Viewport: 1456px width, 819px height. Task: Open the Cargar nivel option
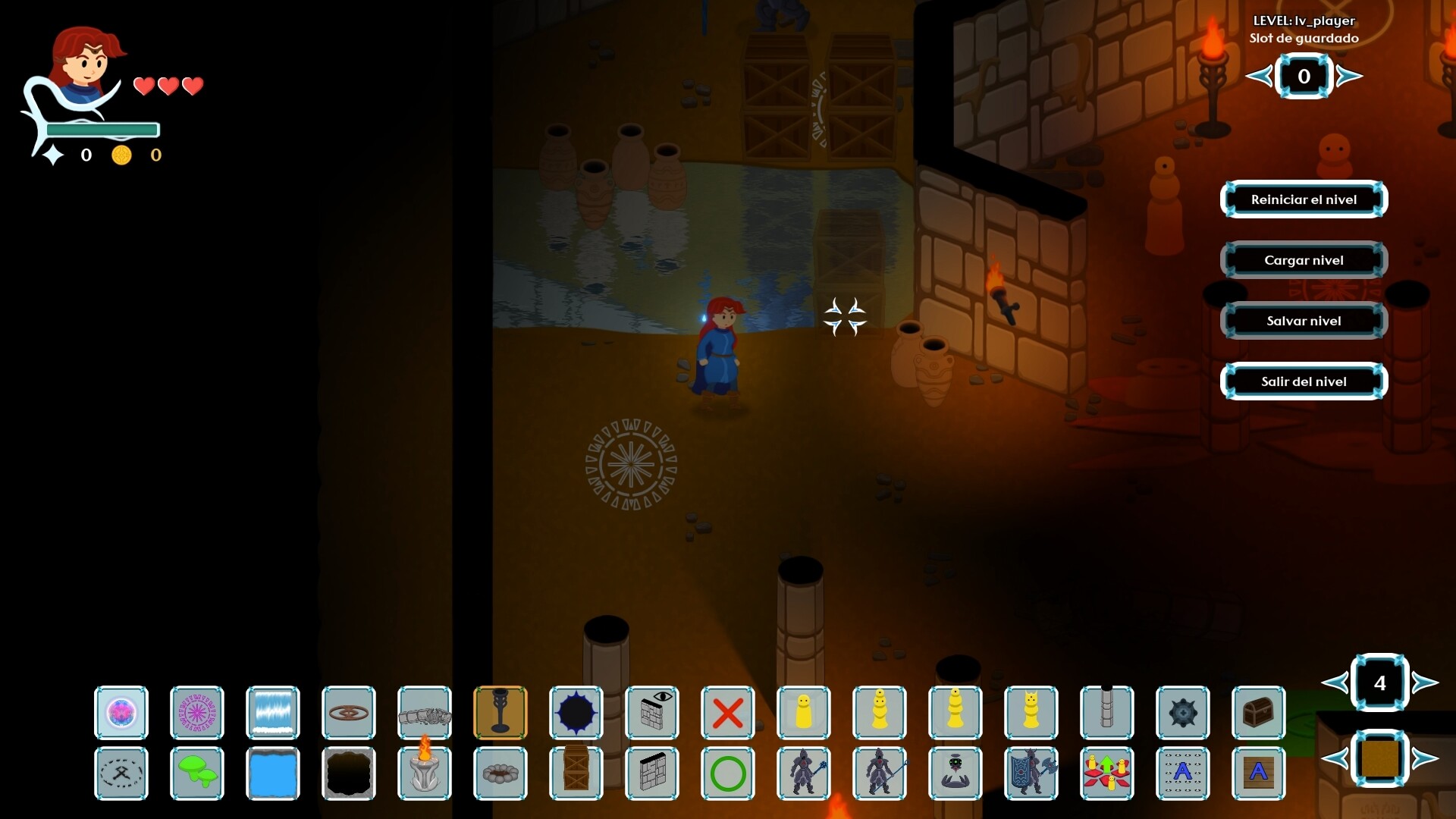pos(1304,260)
